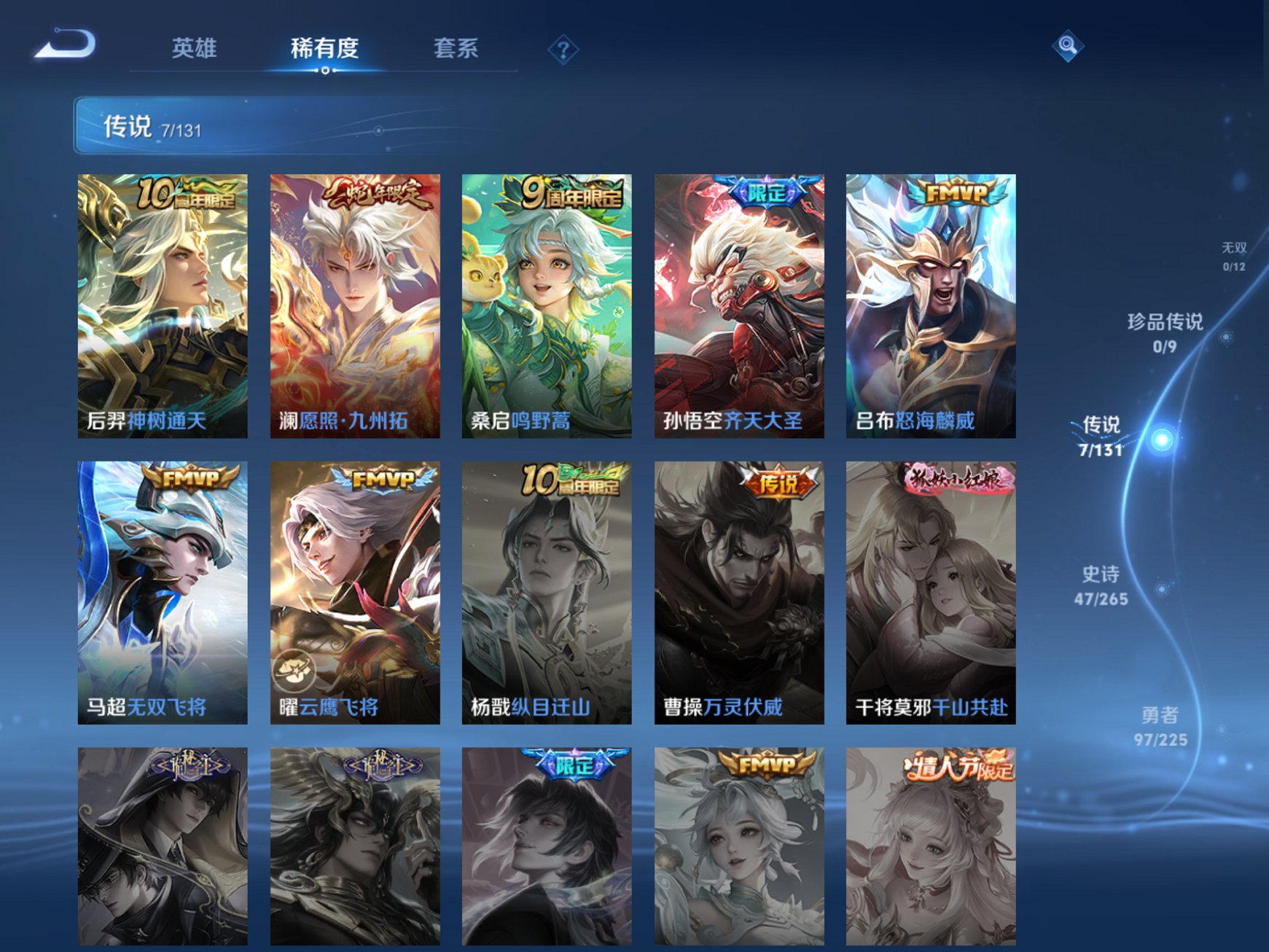Image resolution: width=1269 pixels, height=952 pixels.
Task: Click the 10周年限定 badge on 杨戬's card
Action: coord(572,480)
